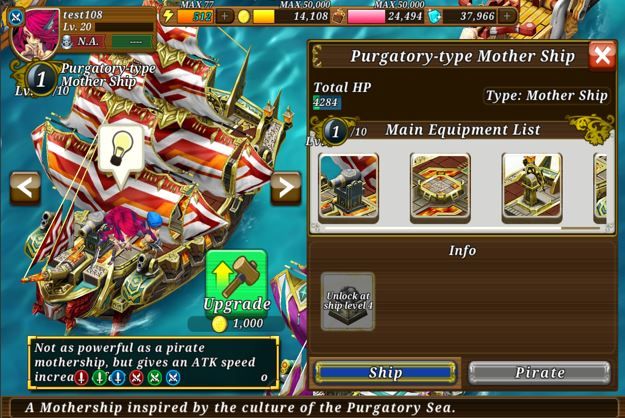Close the Purgatory-type Mother Ship panel
Image resolution: width=625 pixels, height=418 pixels.
pos(602,56)
